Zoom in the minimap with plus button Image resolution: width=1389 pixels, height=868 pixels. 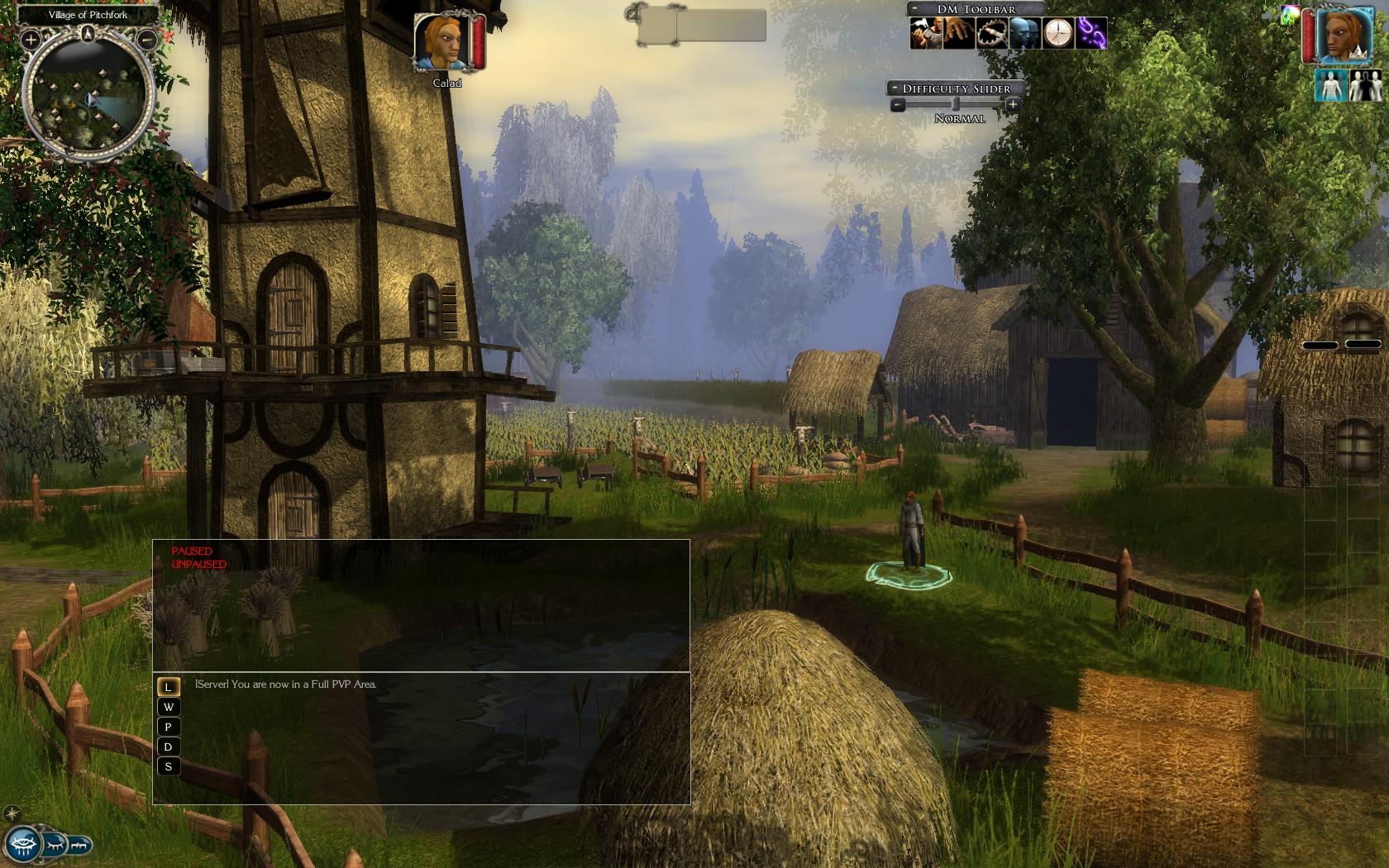coord(30,38)
